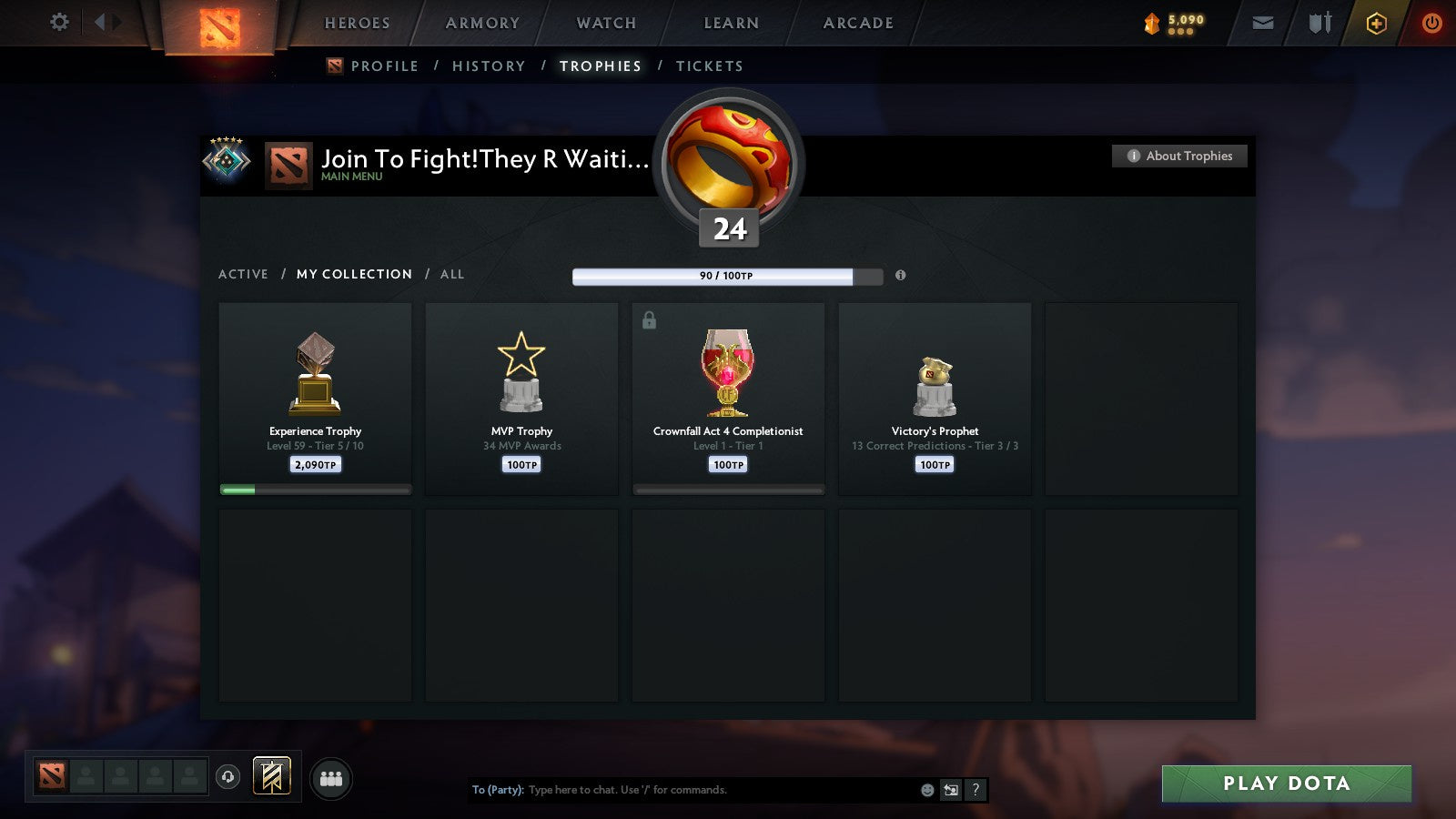Open the HISTORY tab
Image resolution: width=1456 pixels, height=819 pixels.
click(490, 66)
